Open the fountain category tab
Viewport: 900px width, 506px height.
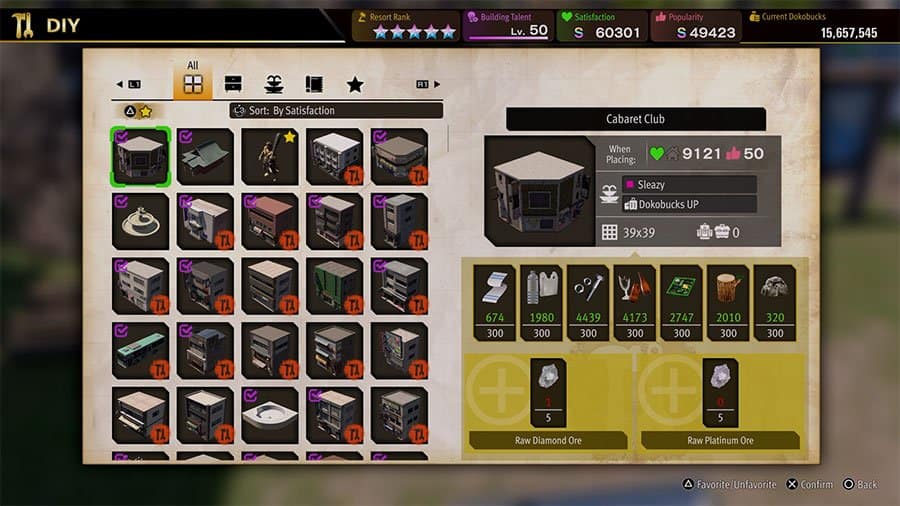pyautogui.click(x=273, y=84)
